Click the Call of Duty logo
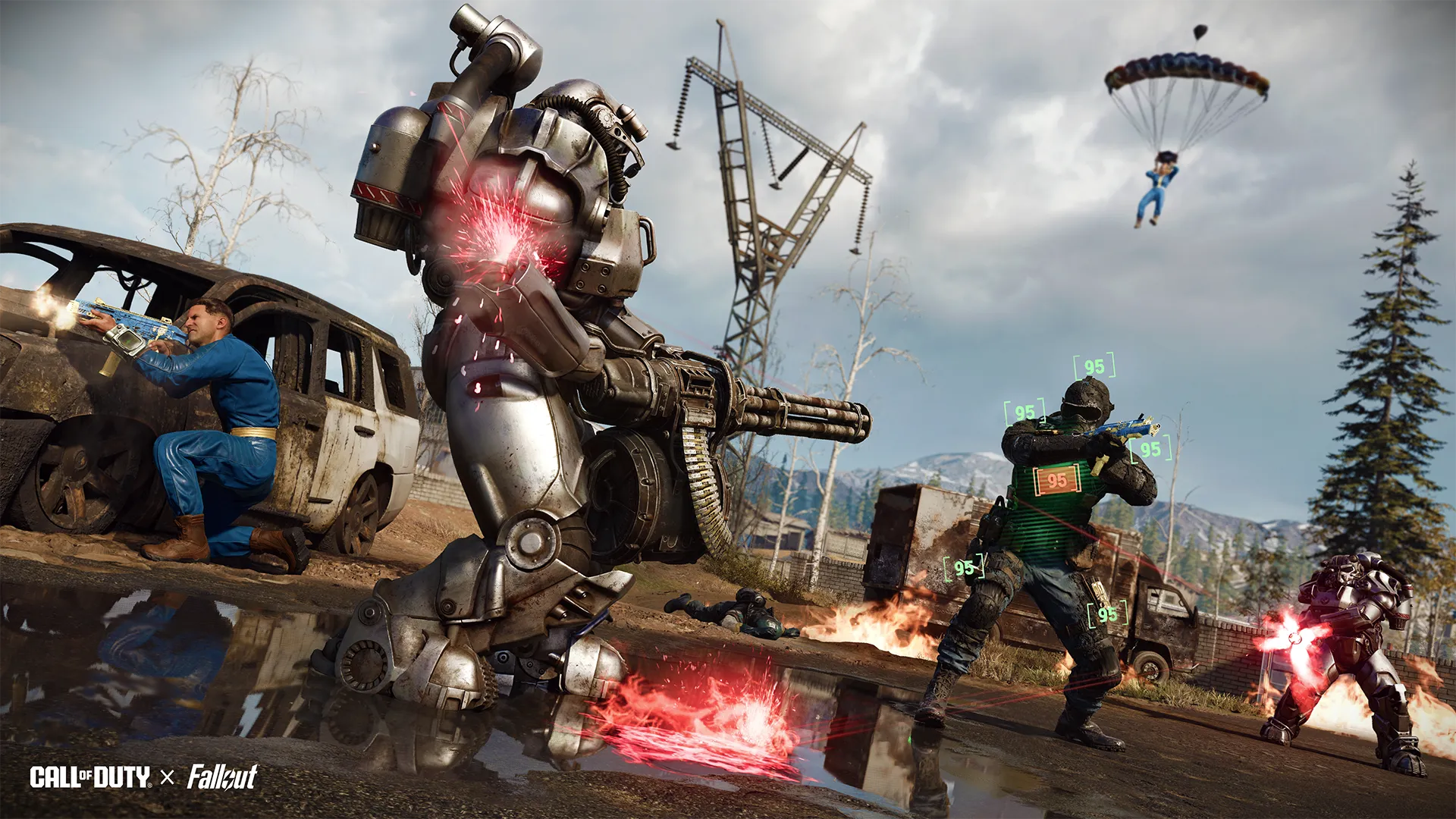Viewport: 1456px width, 819px height. click(91, 778)
